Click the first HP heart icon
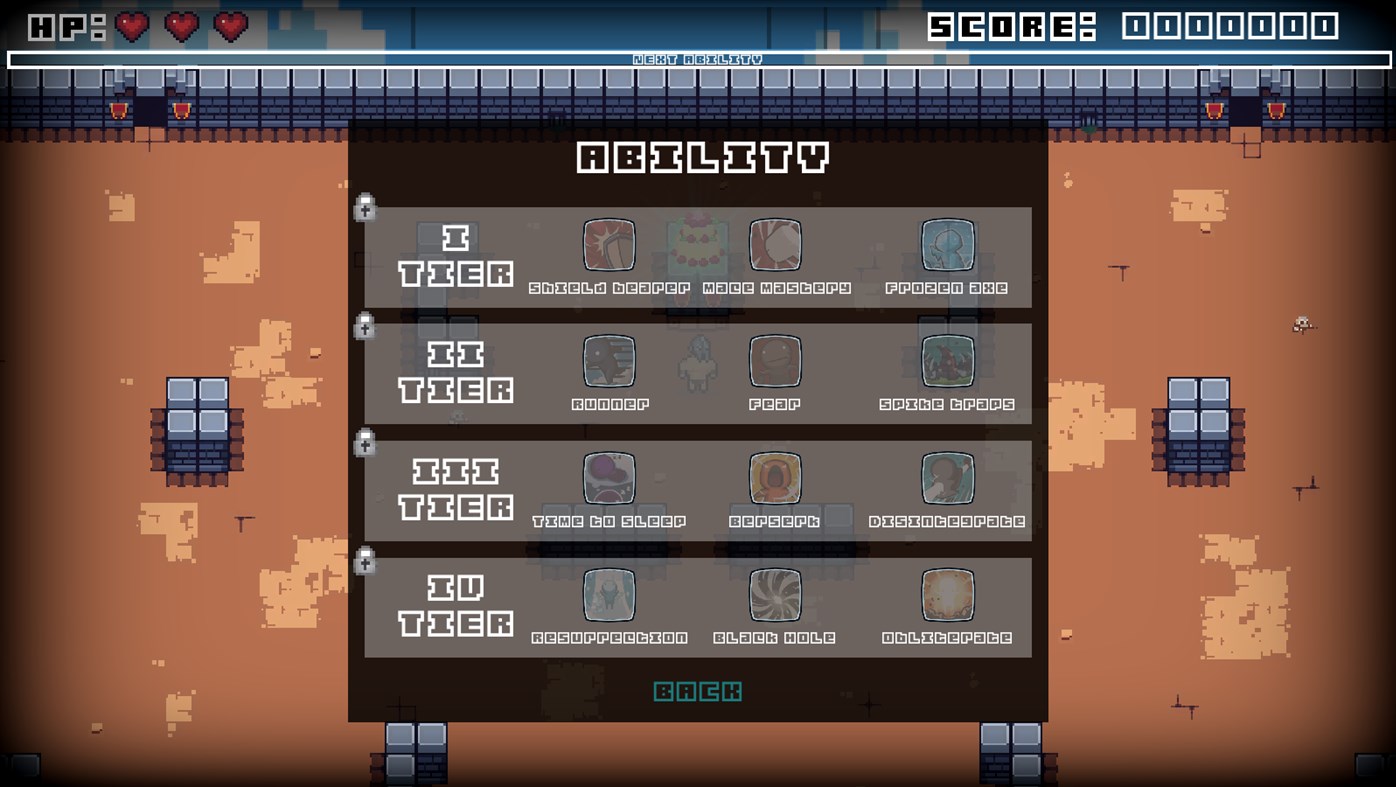1396x787 pixels. 131,26
